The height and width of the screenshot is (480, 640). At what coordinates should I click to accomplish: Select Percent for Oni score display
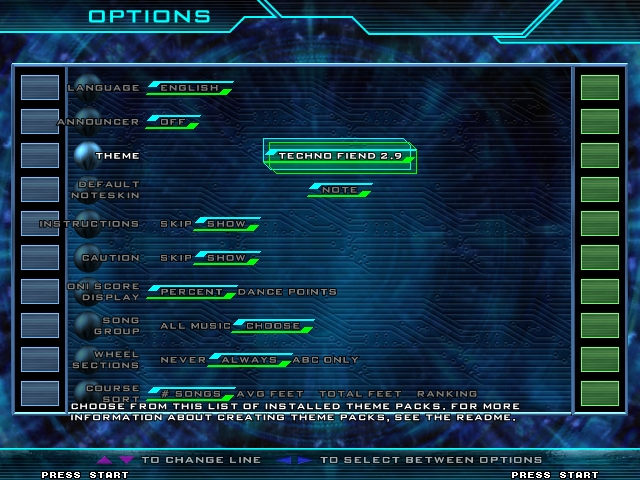tap(192, 292)
